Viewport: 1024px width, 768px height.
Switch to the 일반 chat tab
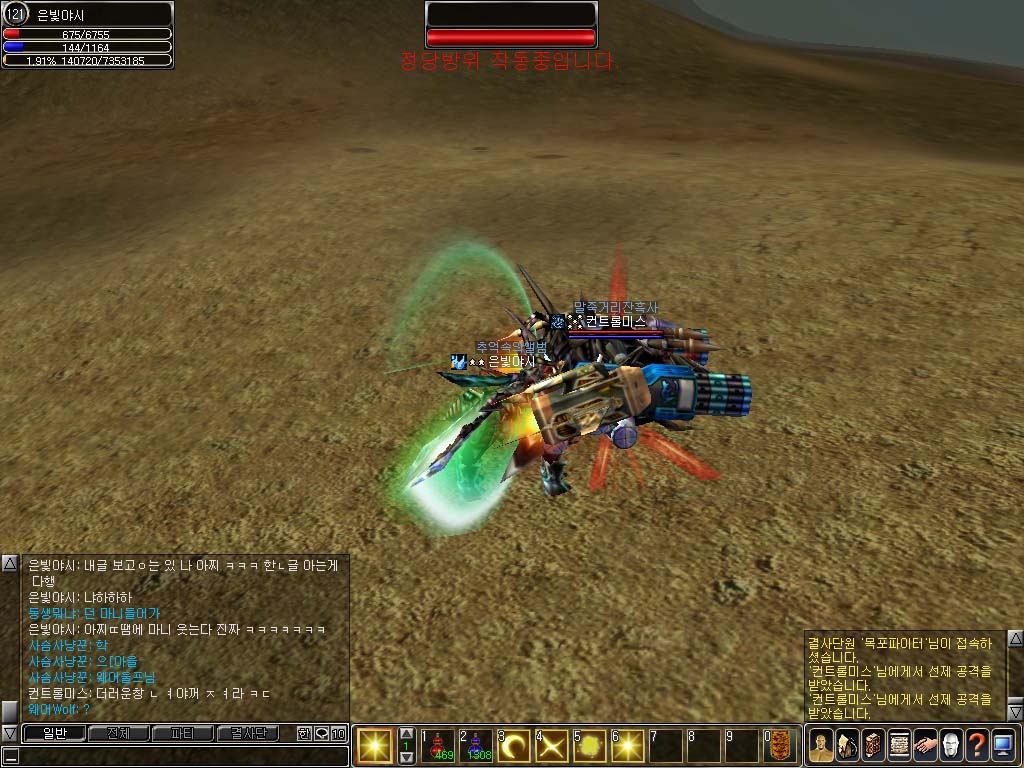[x=53, y=733]
